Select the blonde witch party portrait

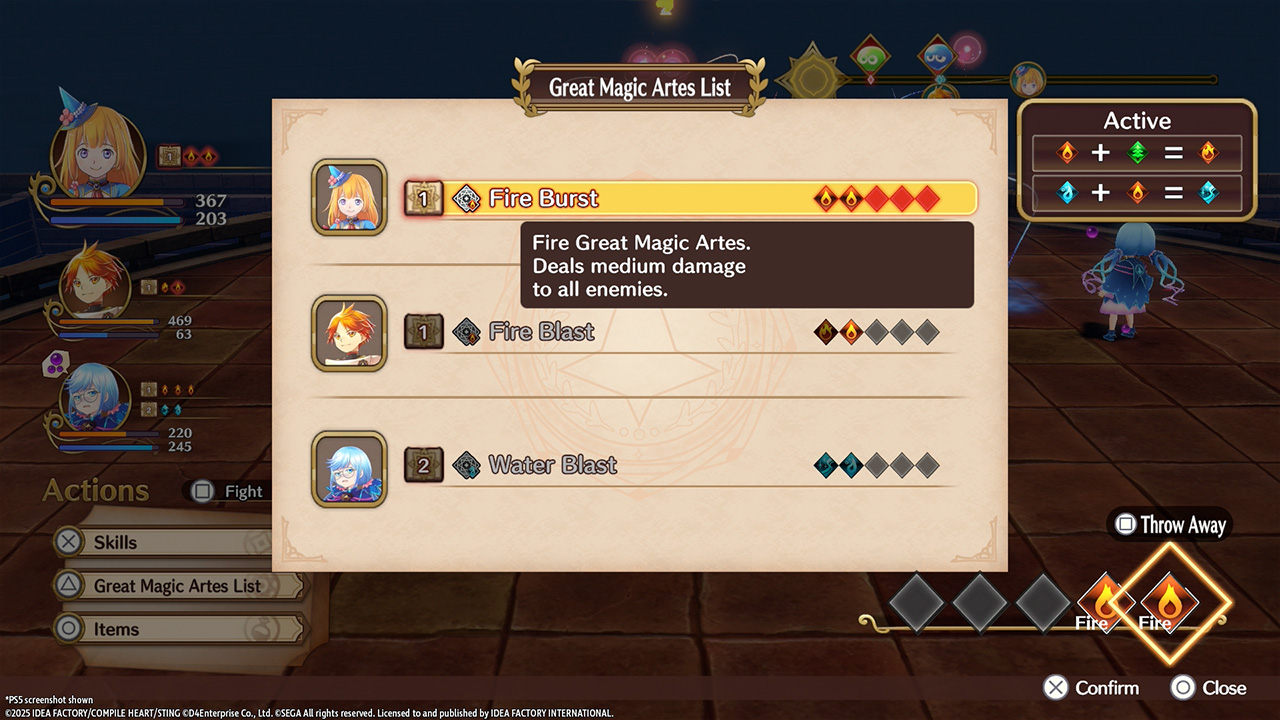(x=97, y=153)
